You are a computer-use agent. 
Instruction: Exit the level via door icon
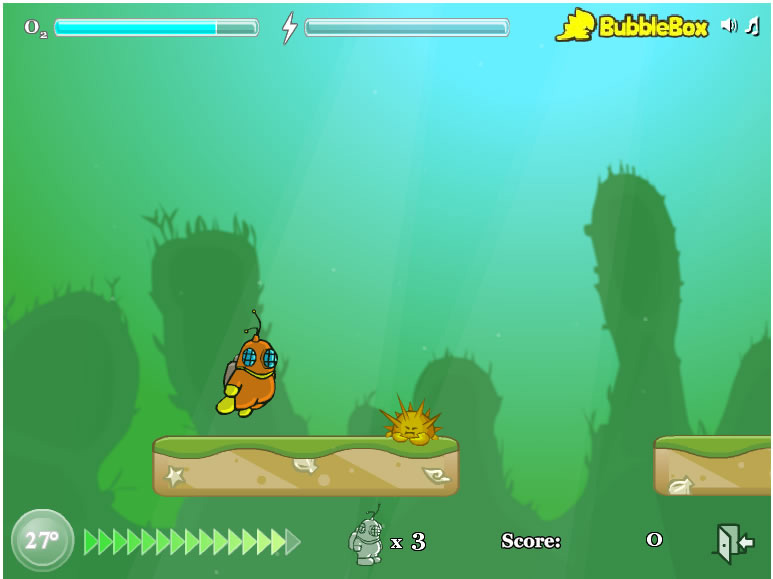(x=732, y=543)
